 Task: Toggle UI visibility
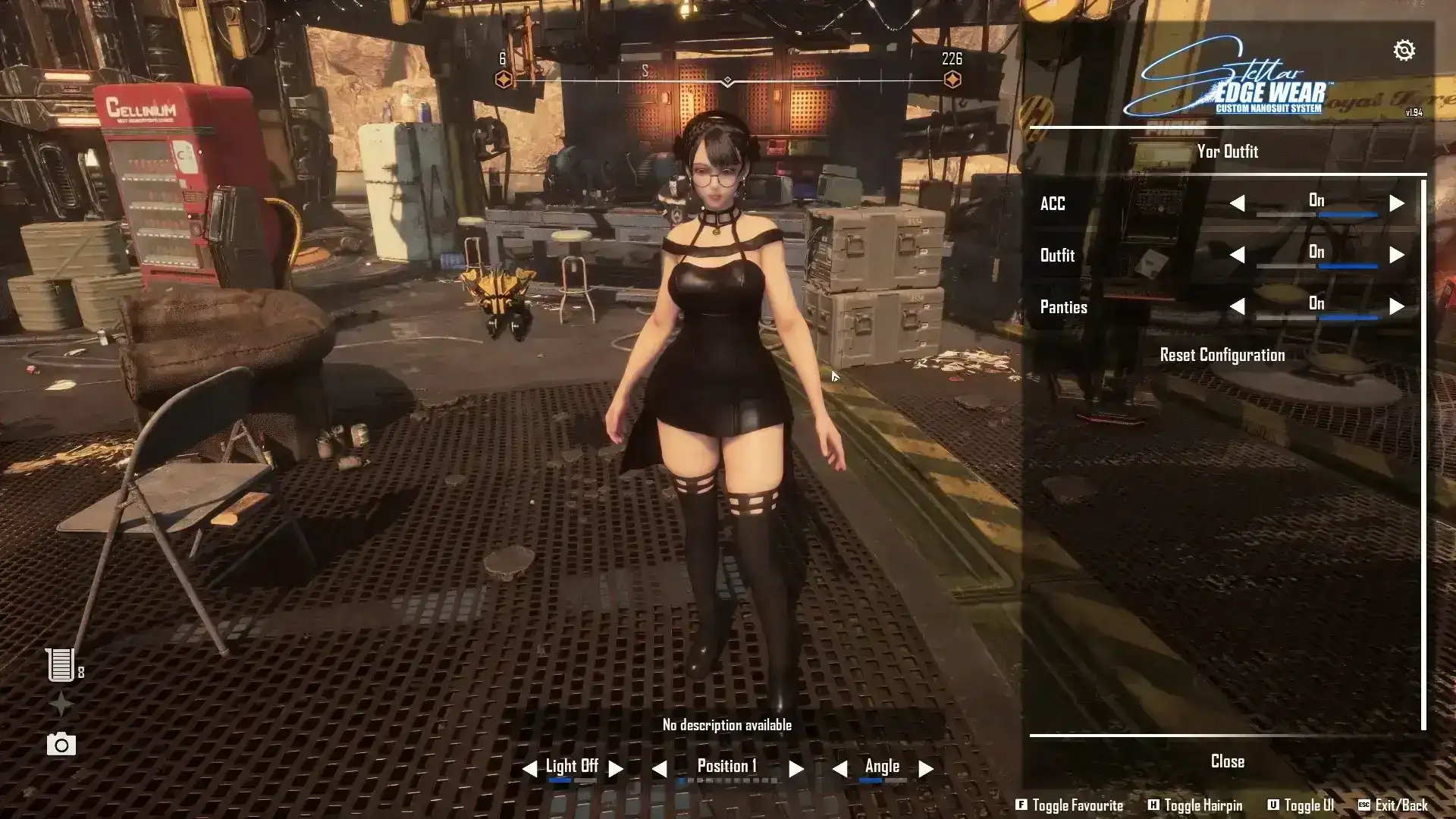(1300, 805)
